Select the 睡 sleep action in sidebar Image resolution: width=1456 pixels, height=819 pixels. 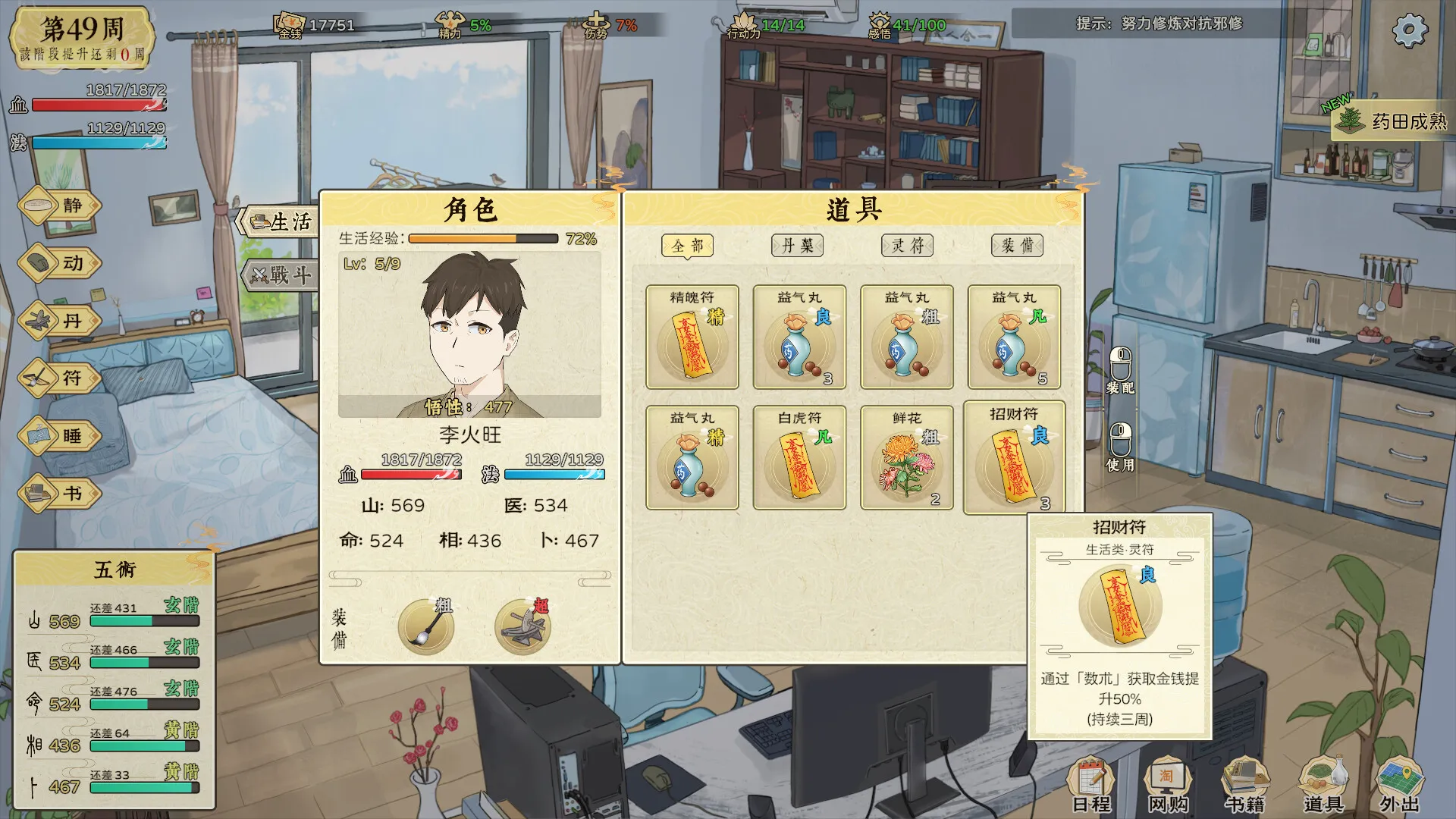click(59, 436)
